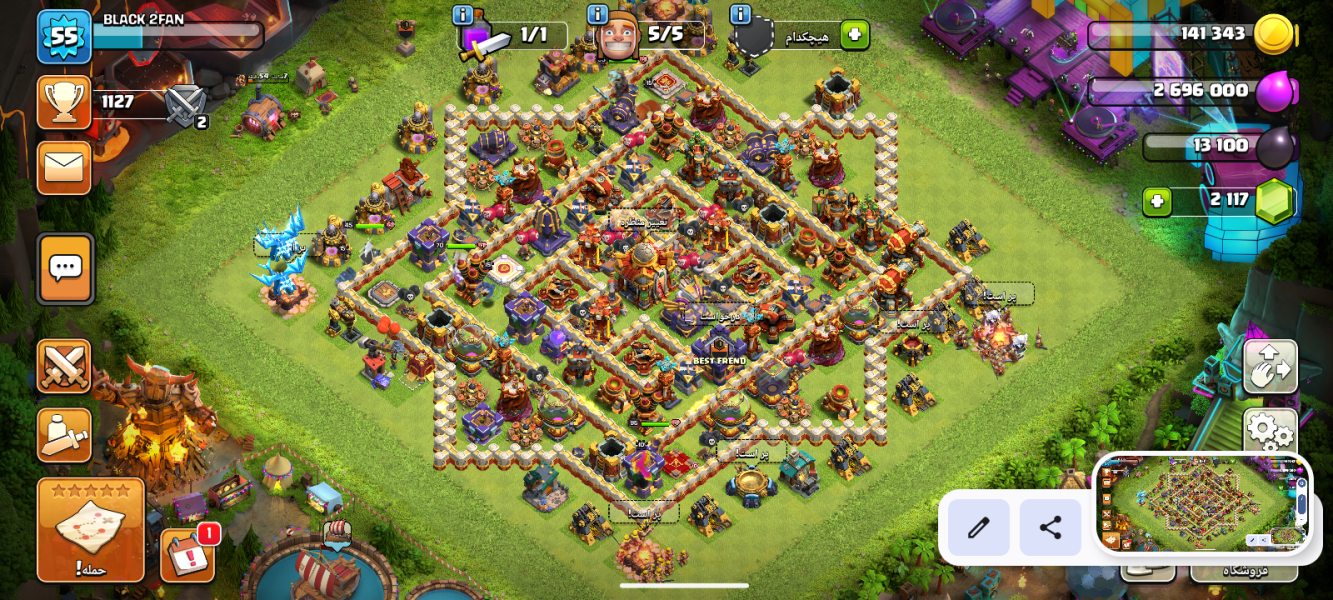
Task: Edit the screenshot with the pencil button
Action: tap(978, 527)
